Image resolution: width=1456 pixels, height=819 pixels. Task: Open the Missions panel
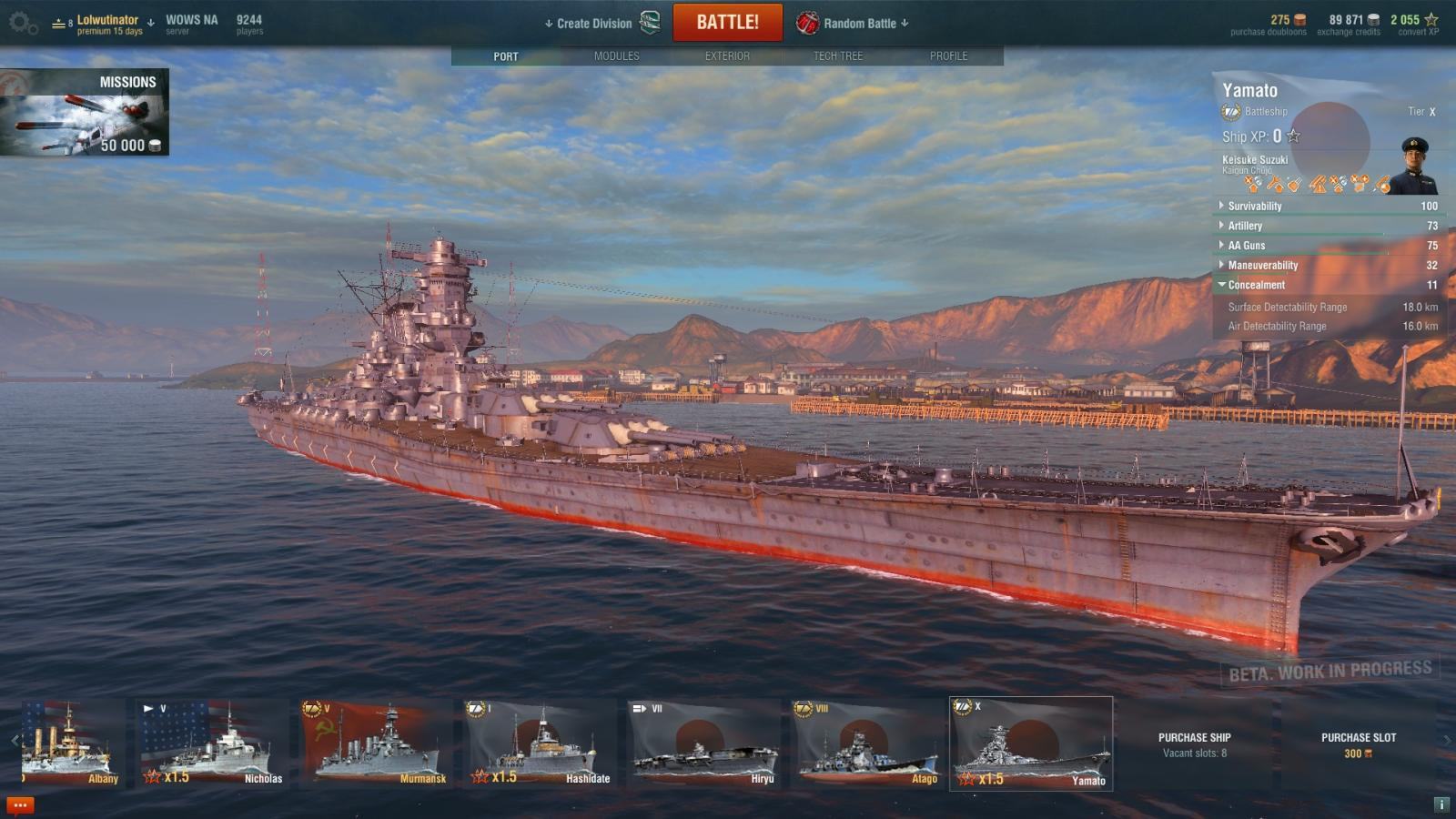(85, 112)
